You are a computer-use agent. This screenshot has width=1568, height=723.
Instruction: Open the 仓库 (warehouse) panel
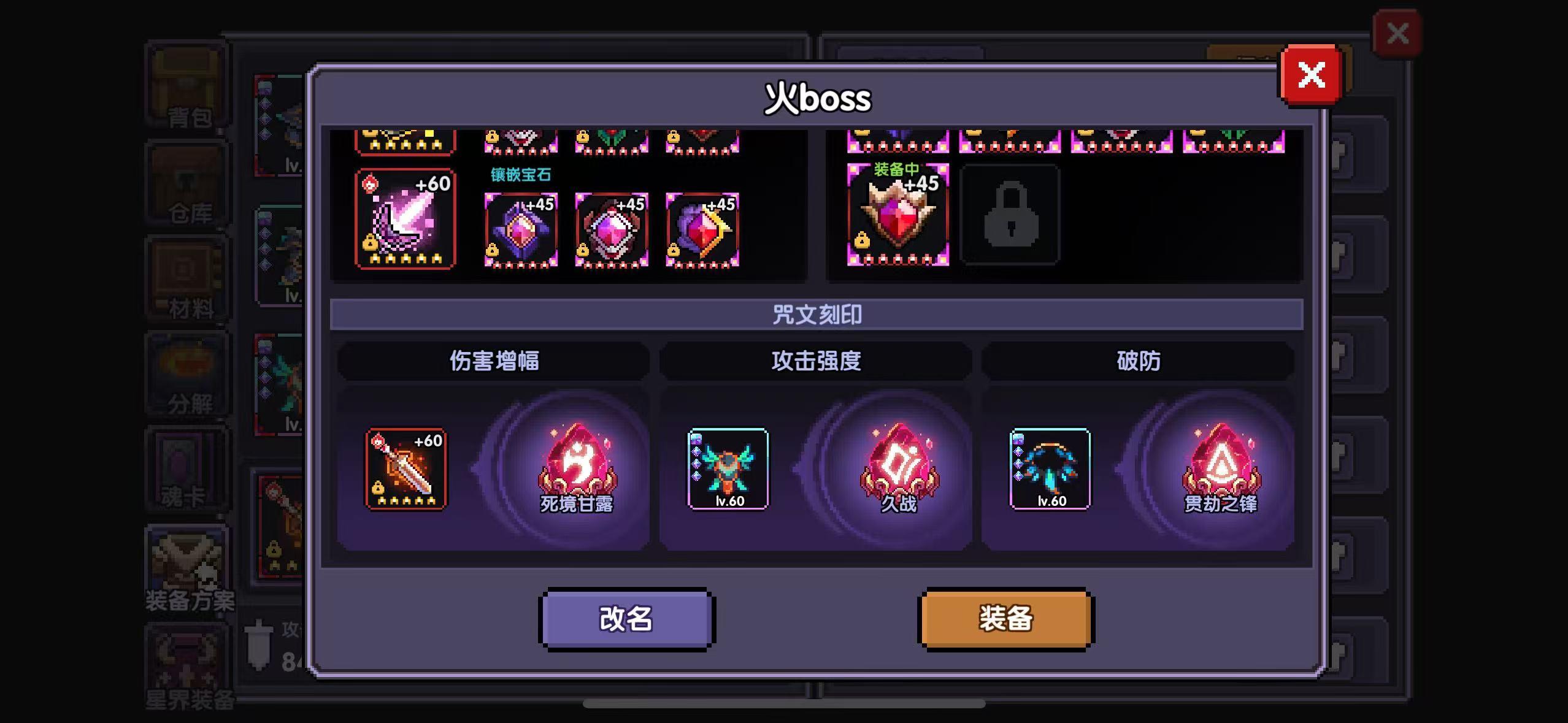187,184
